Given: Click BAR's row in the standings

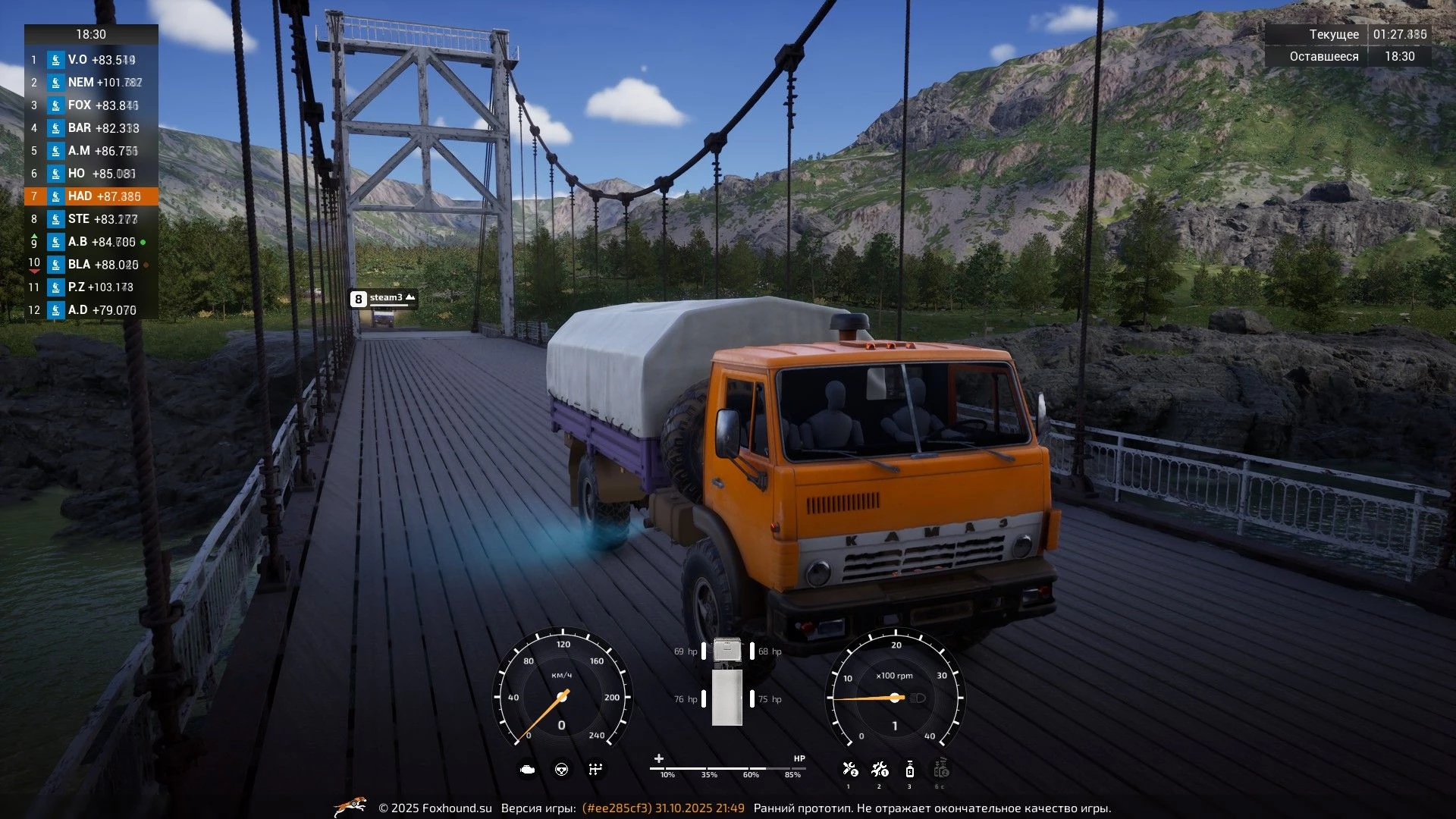Looking at the screenshot, I should point(91,128).
